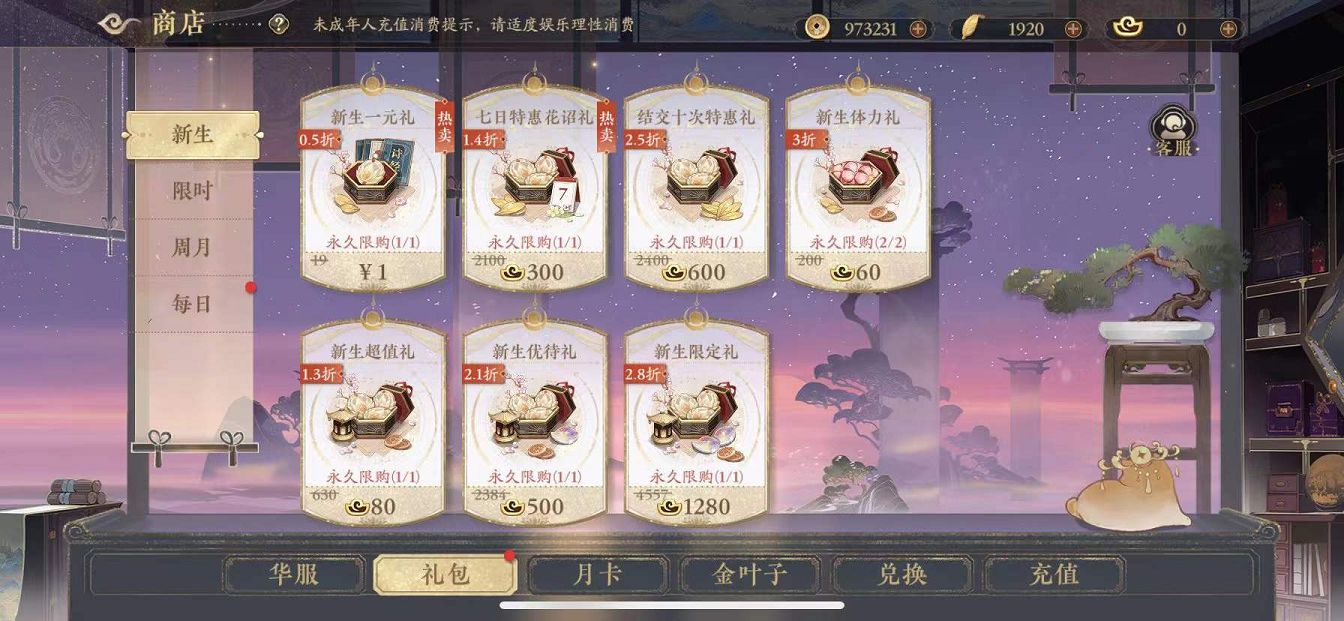Switch to the 周月 side category
1344x621 pixels.
192,247
